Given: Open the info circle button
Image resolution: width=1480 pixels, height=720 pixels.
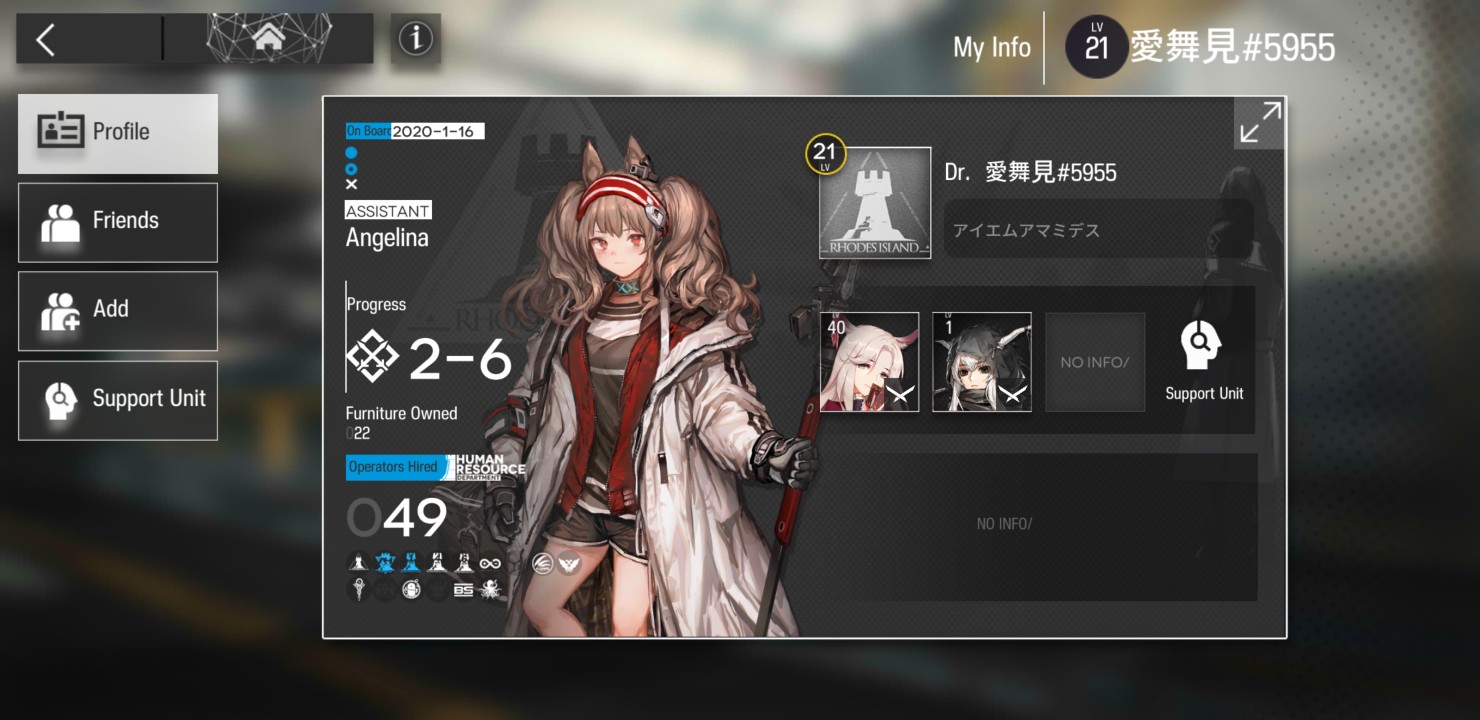Looking at the screenshot, I should 415,39.
